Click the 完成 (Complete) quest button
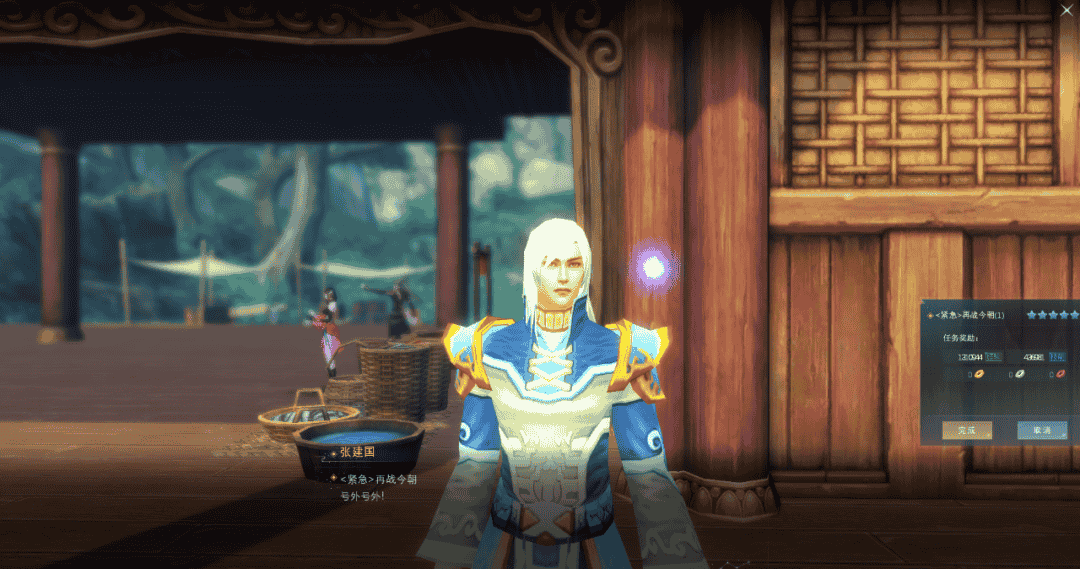Screen dimensions: 1080x569 [966, 430]
